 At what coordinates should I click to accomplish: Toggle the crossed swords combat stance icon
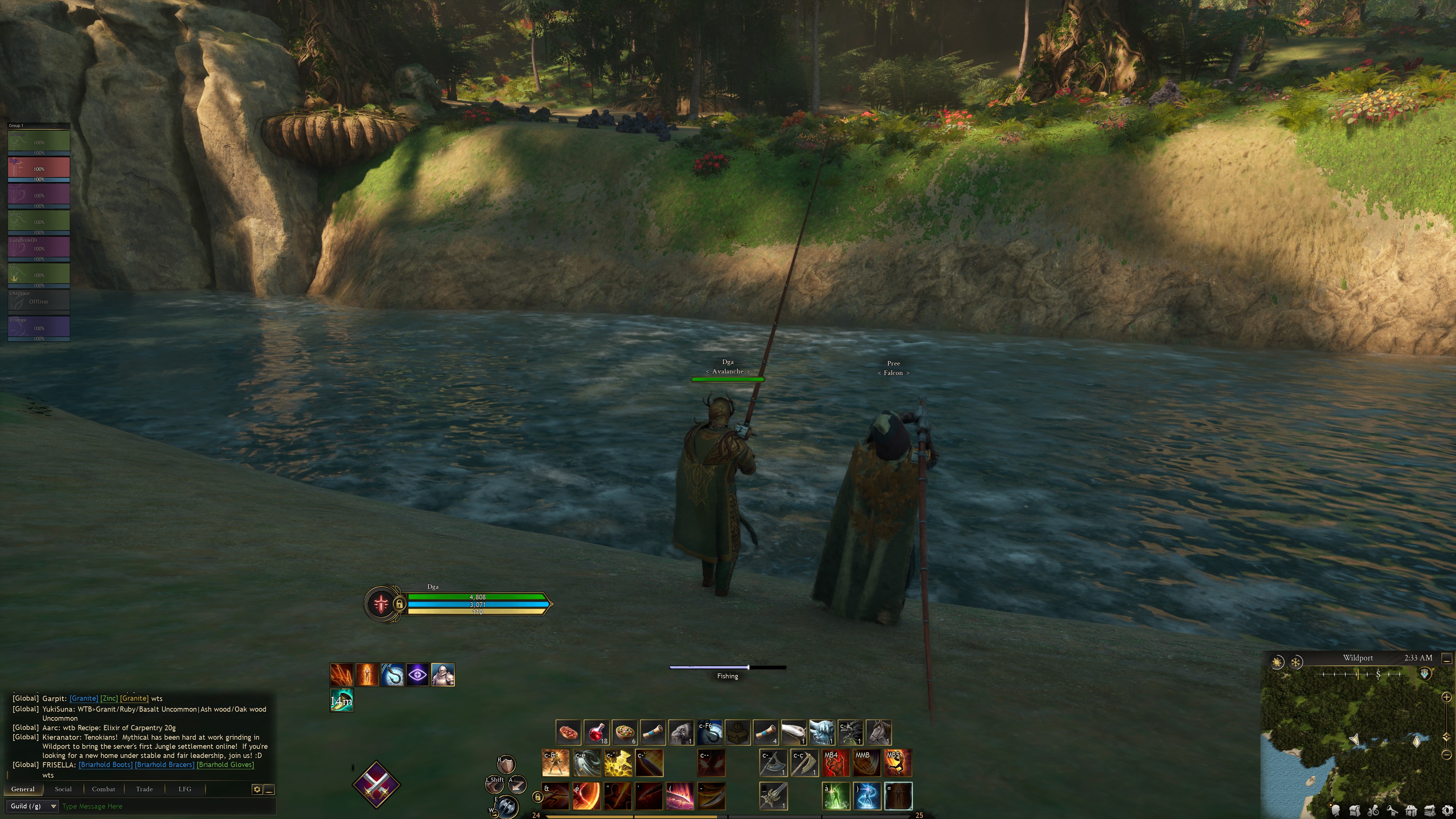tap(376, 784)
